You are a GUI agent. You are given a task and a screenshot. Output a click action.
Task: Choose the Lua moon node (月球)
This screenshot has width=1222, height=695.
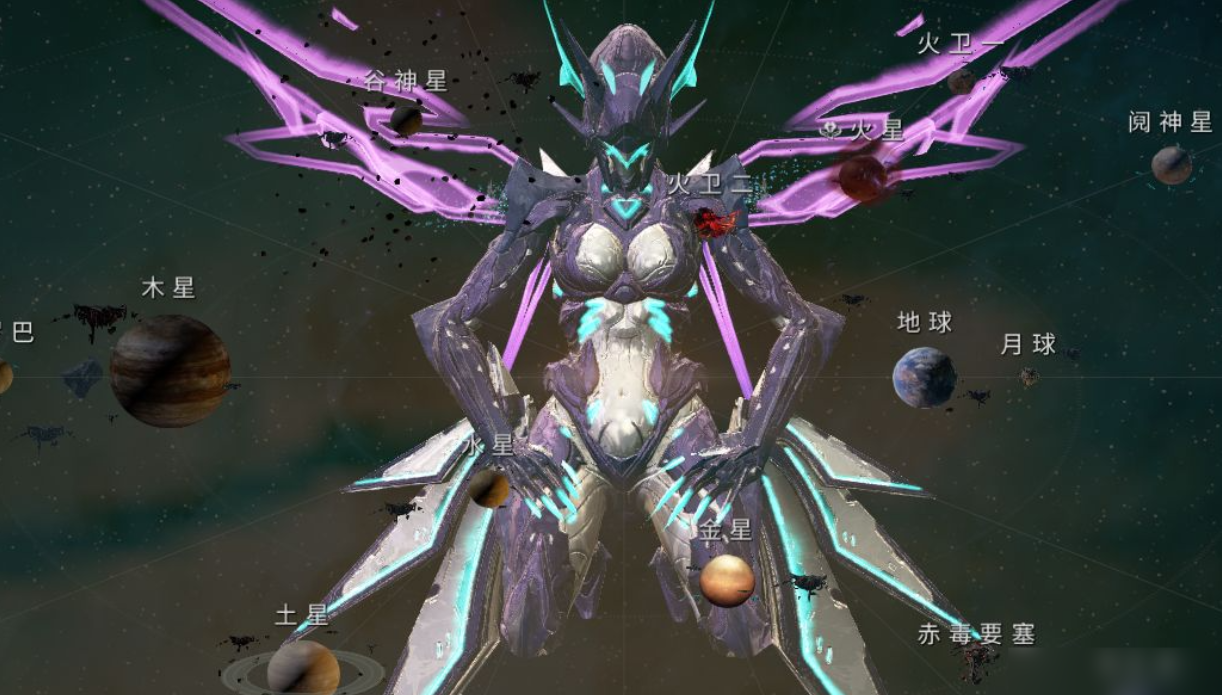coord(1028,376)
